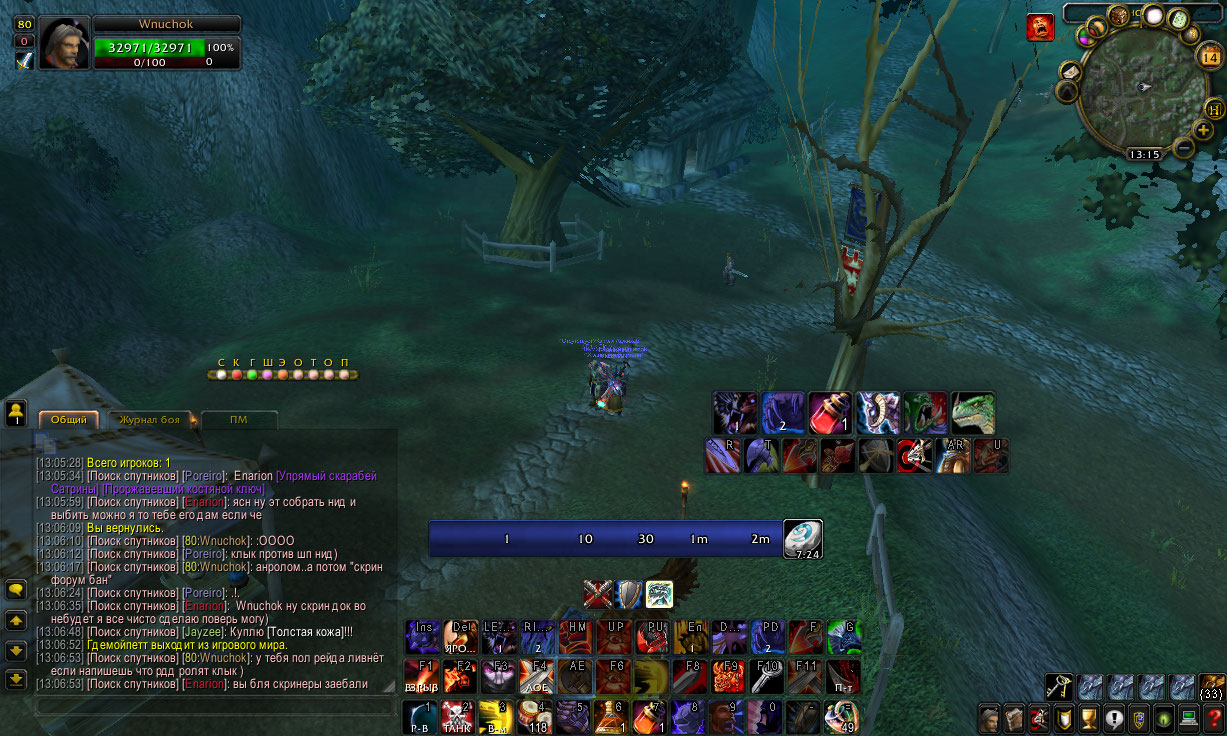
Task: Use the skull ability labeled ТАНК
Action: (x=456, y=717)
